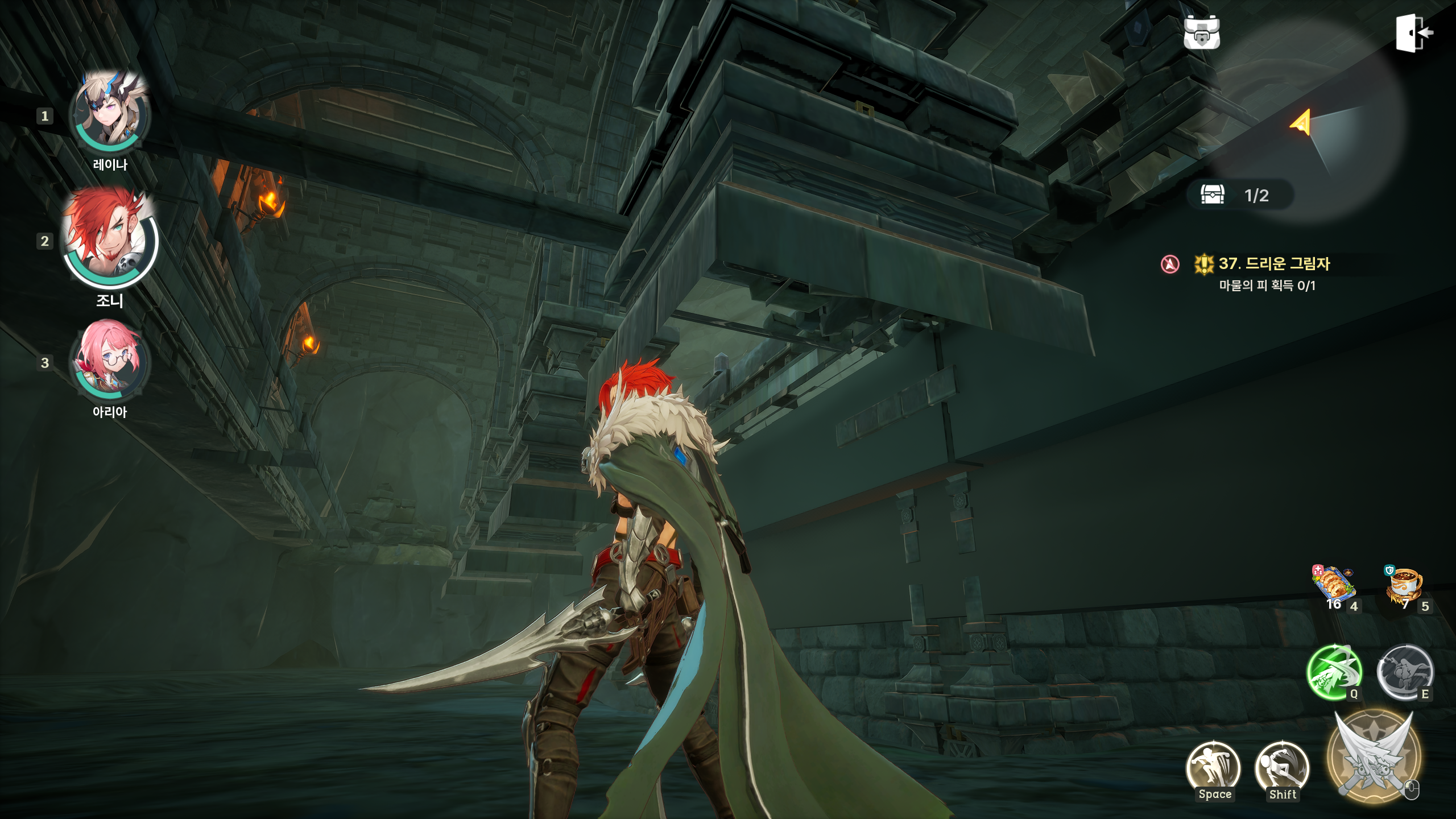Activate the greyed-out second skill
The image size is (1456, 819).
(x=1404, y=672)
